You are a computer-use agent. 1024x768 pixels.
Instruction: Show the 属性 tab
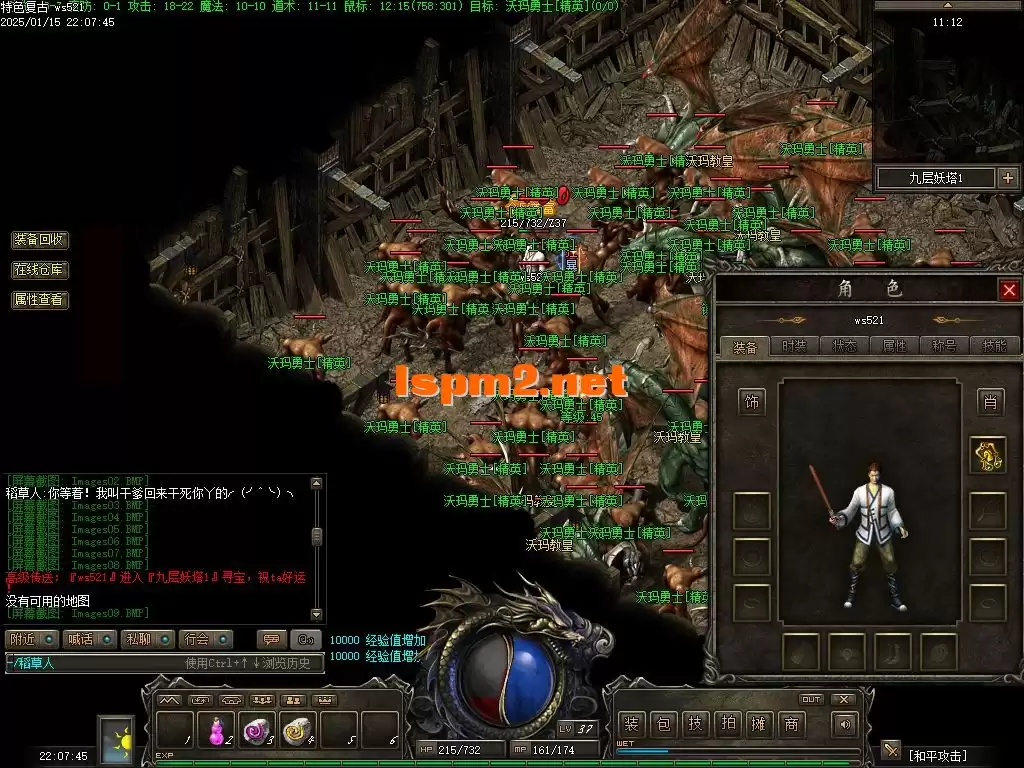[894, 347]
